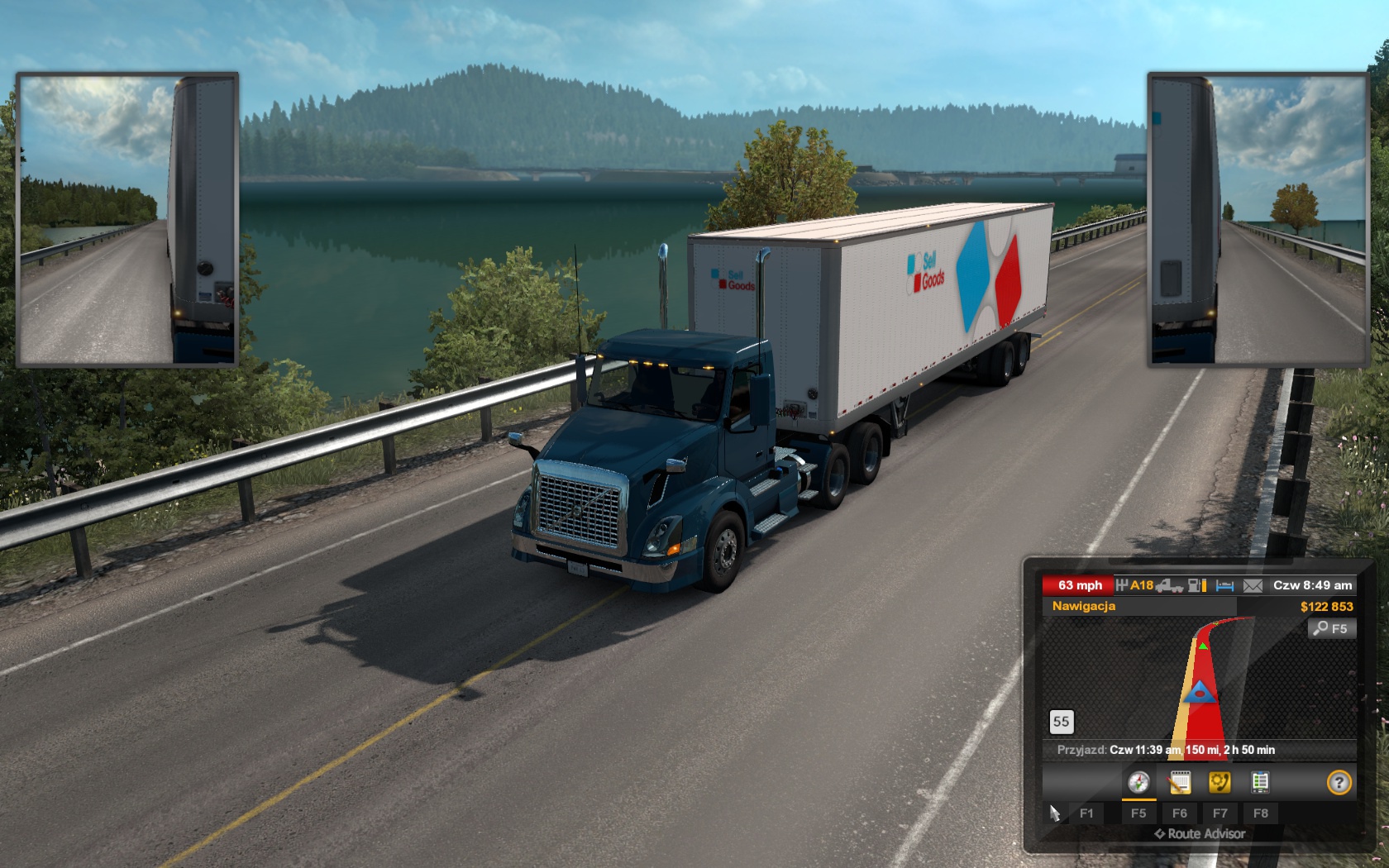The width and height of the screenshot is (1389, 868).
Task: Click the fuel pump indicator icon
Action: click(1196, 585)
